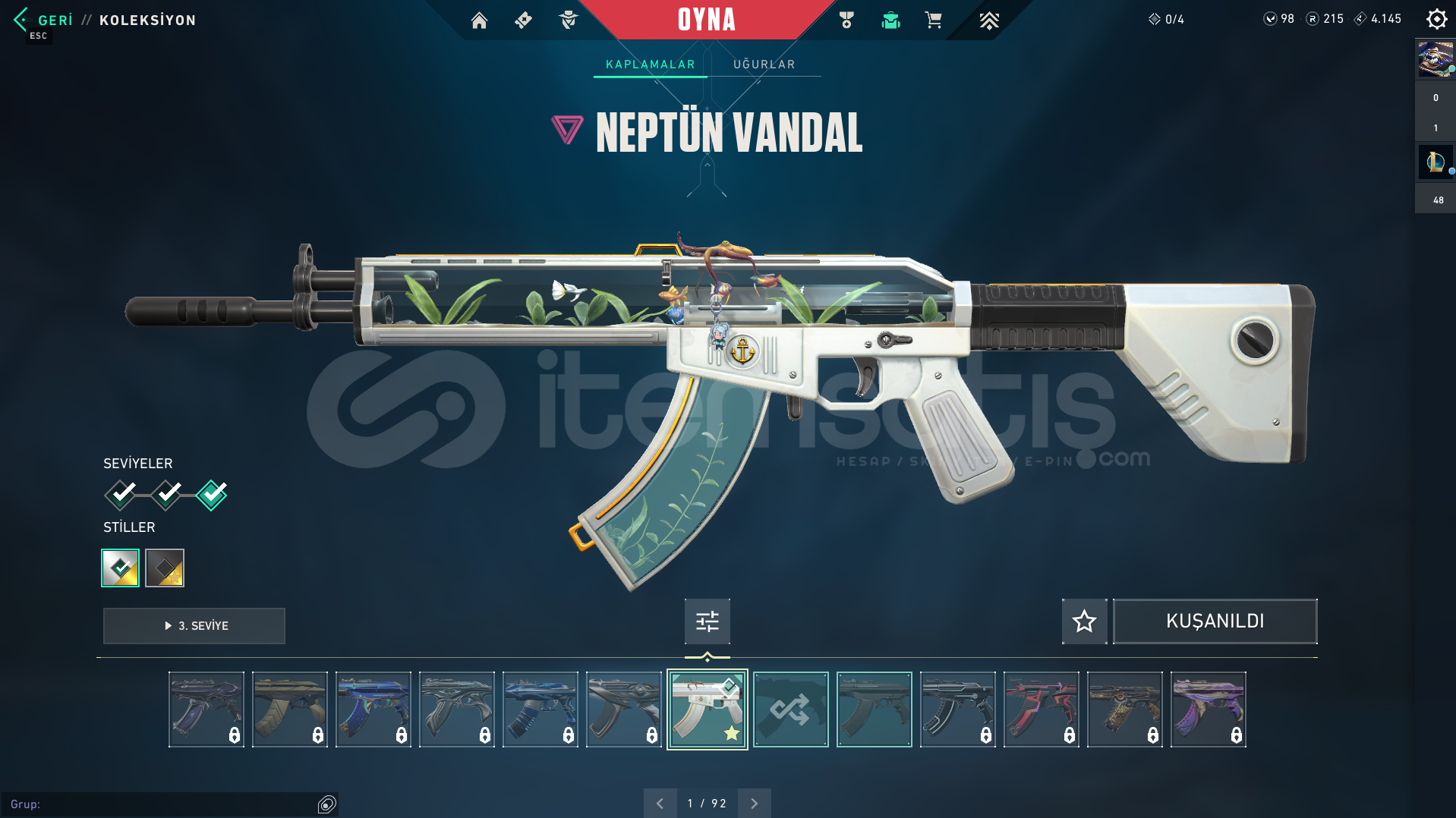Select the Agents icon in top navigation
The height and width of the screenshot is (818, 1456).
pyautogui.click(x=567, y=20)
